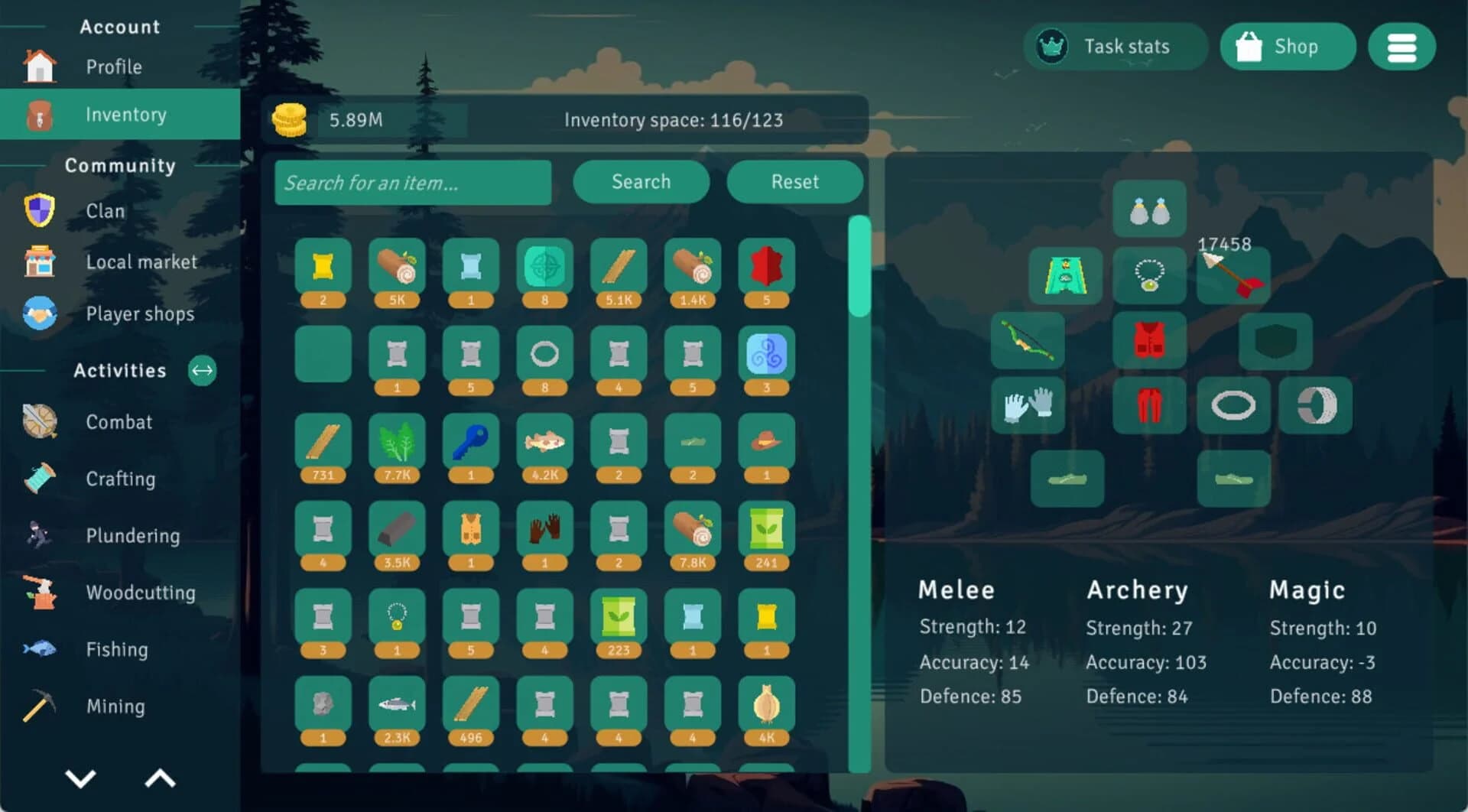The width and height of the screenshot is (1468, 812).
Task: Open the Plundering activity
Action: click(x=133, y=535)
